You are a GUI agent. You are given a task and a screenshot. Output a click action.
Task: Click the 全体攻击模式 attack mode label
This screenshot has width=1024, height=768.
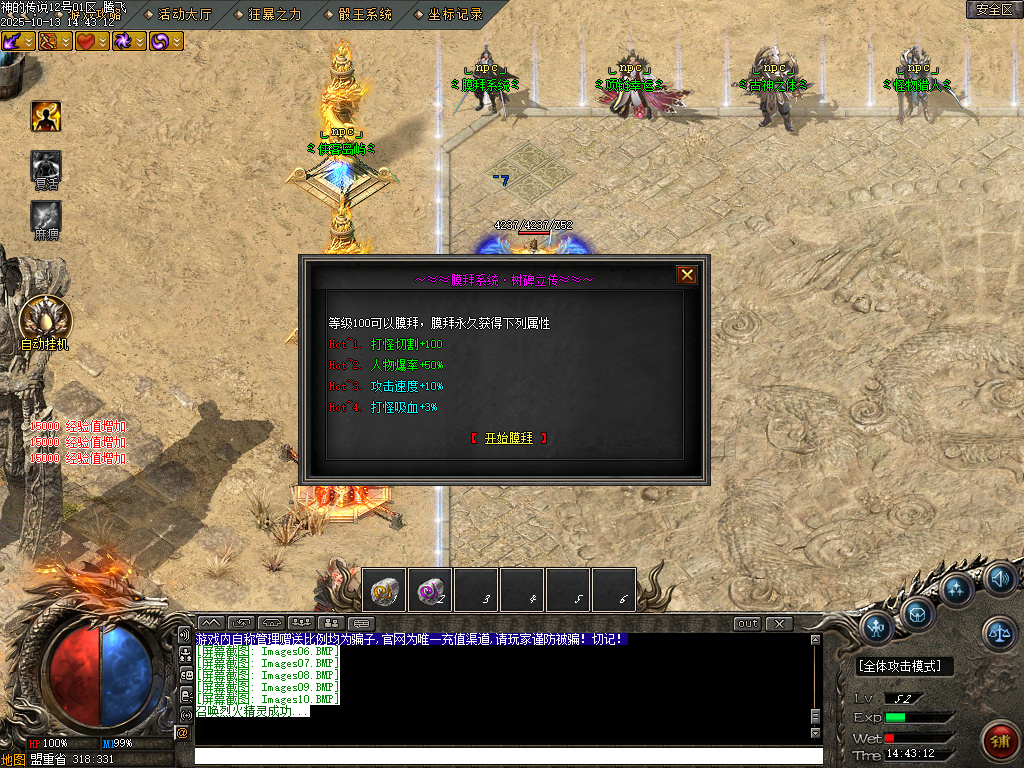click(905, 666)
